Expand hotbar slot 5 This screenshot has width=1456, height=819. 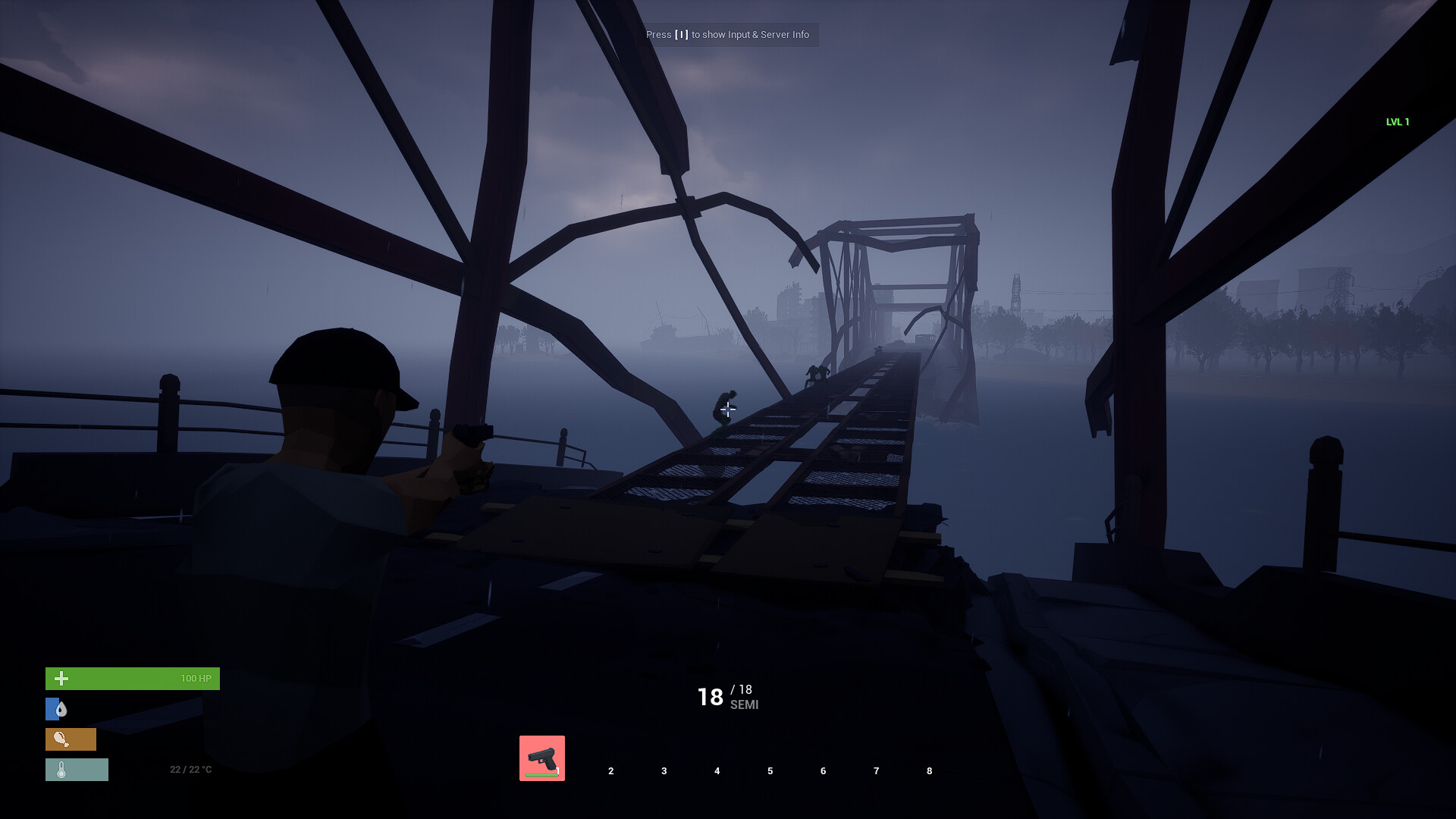(x=770, y=770)
